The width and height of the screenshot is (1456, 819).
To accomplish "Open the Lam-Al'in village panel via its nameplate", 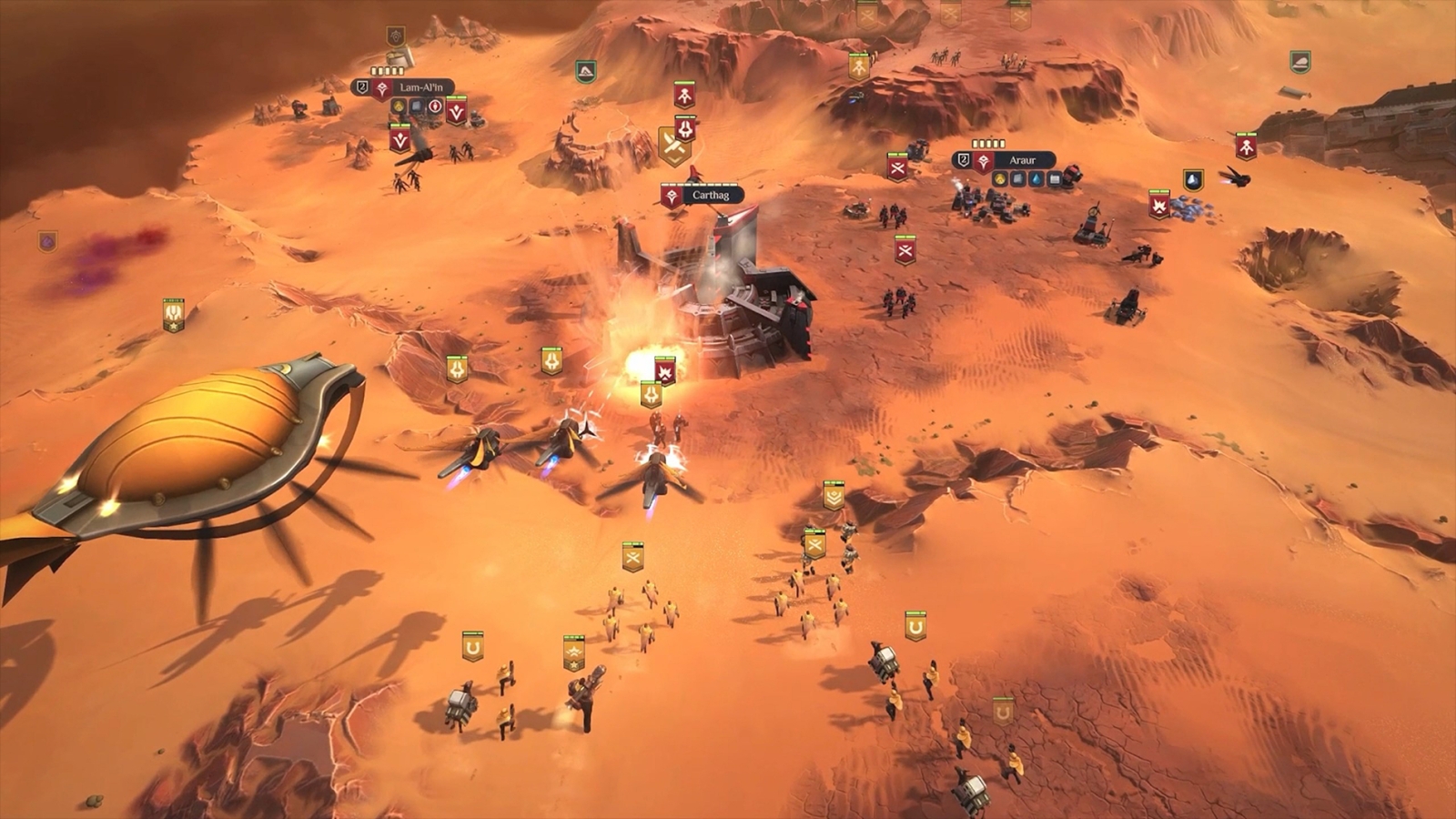I will (421, 87).
